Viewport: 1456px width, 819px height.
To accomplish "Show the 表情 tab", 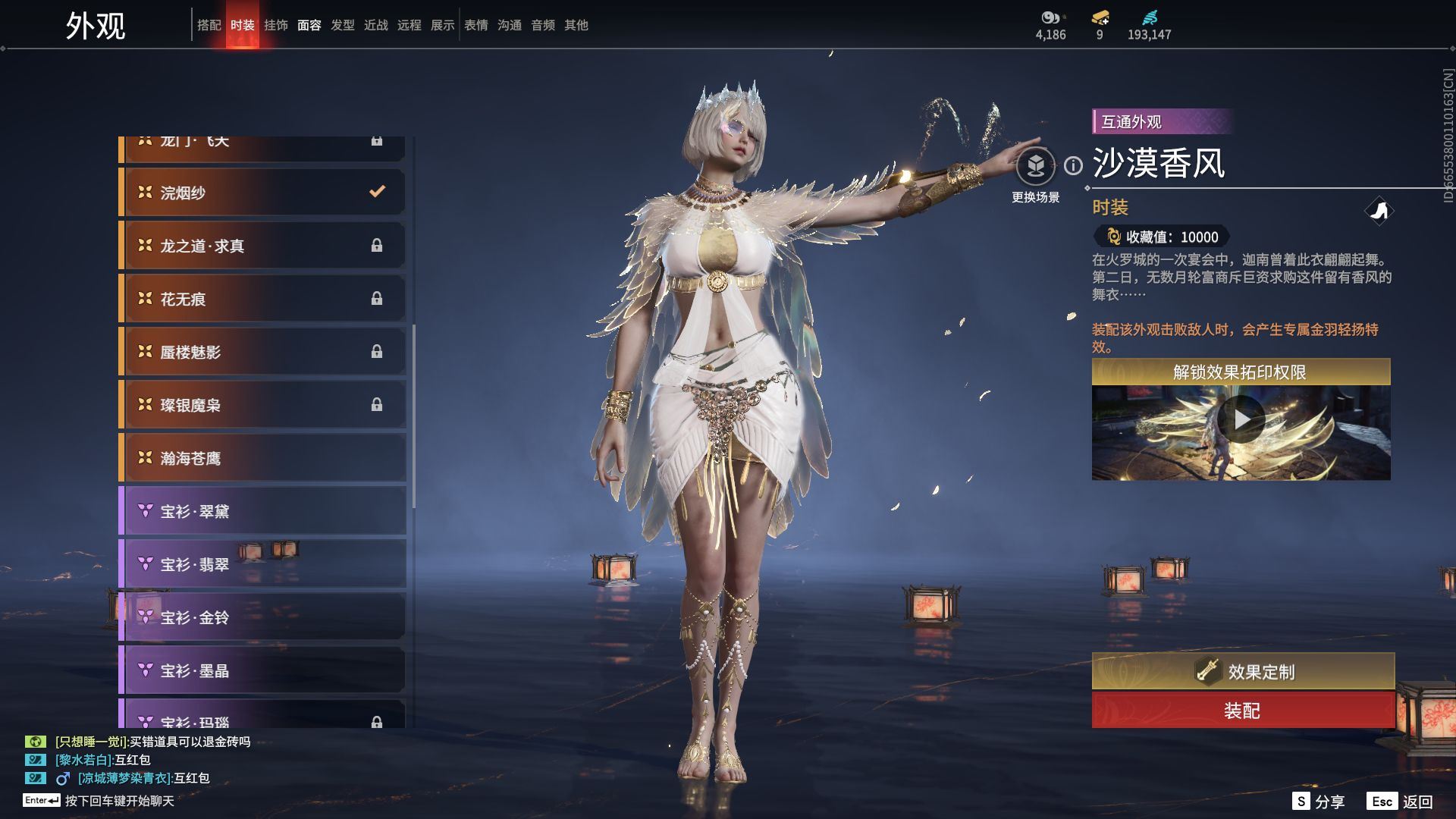I will [x=475, y=25].
